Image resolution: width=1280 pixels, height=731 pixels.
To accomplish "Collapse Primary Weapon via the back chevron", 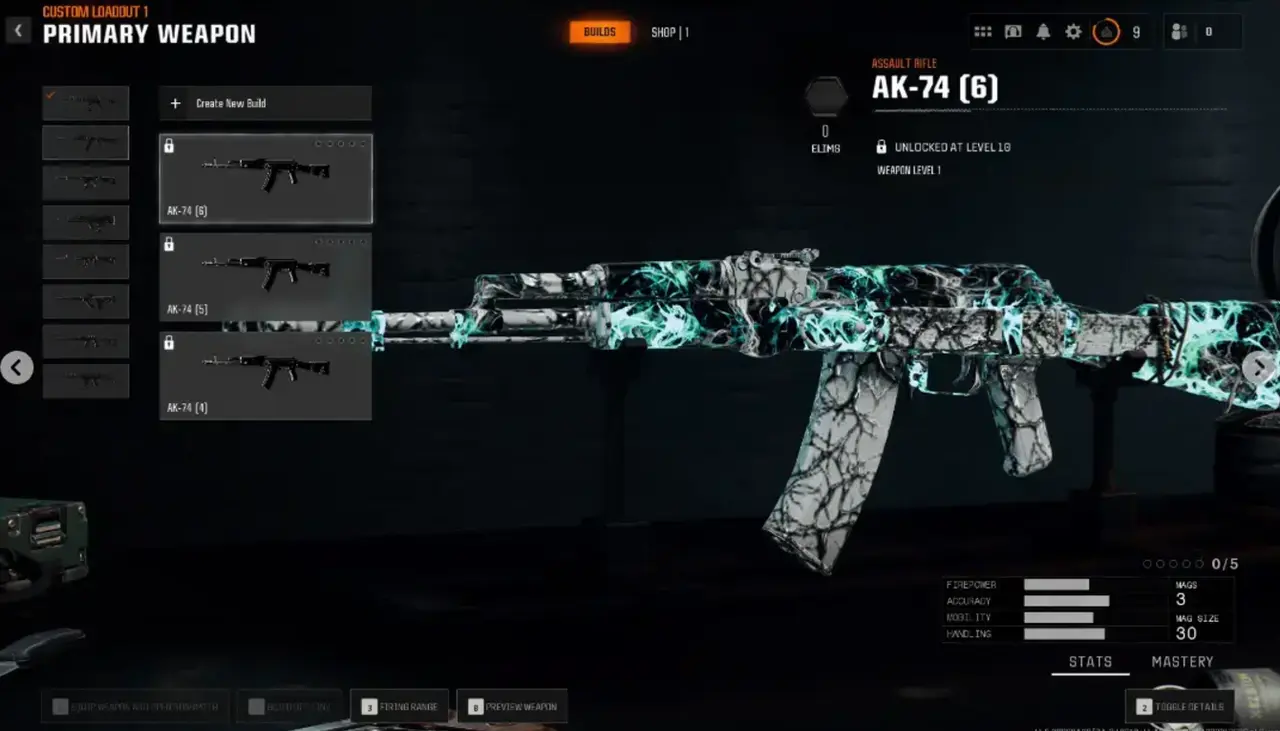I will tap(18, 30).
